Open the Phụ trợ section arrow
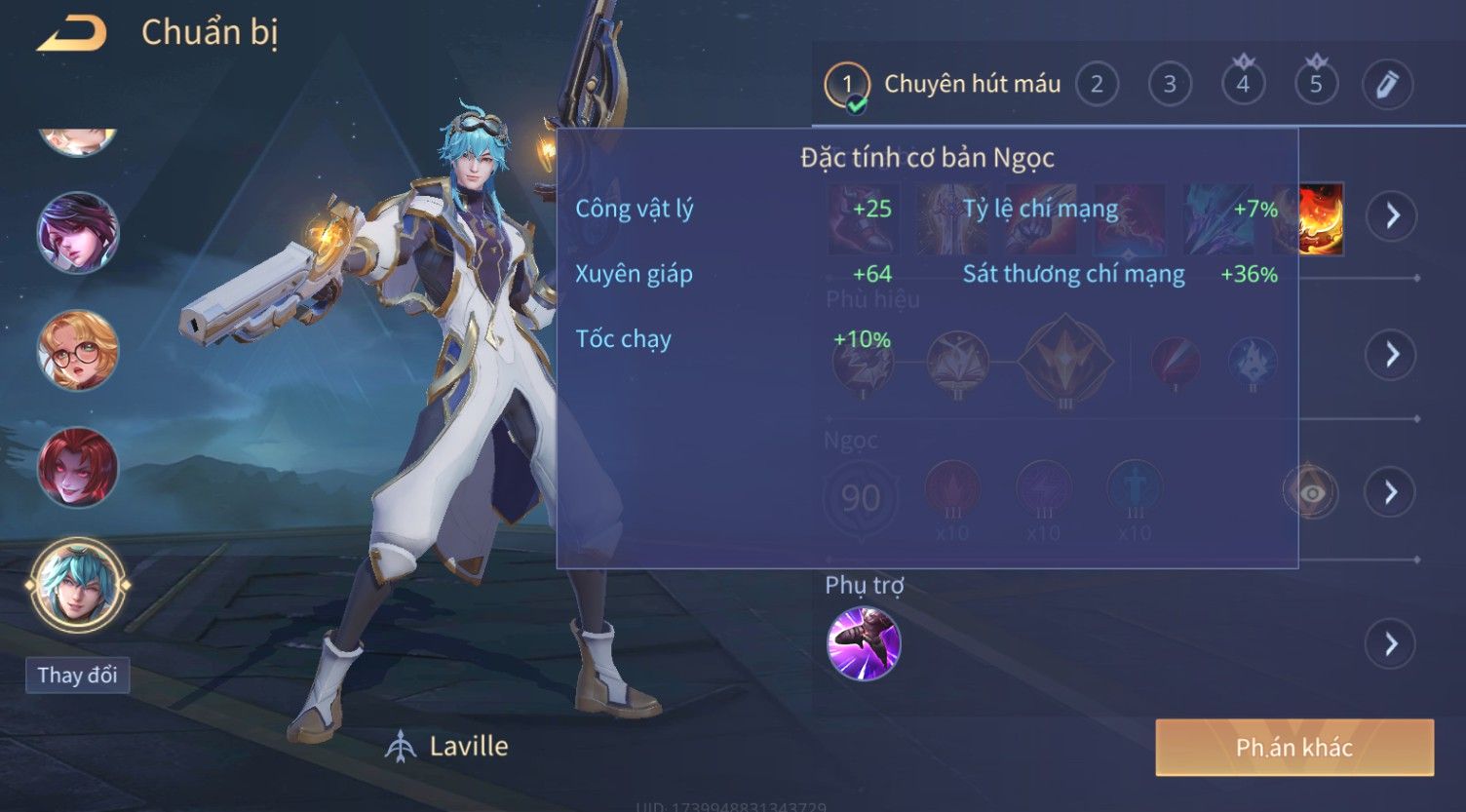1466x812 pixels. [x=1391, y=643]
